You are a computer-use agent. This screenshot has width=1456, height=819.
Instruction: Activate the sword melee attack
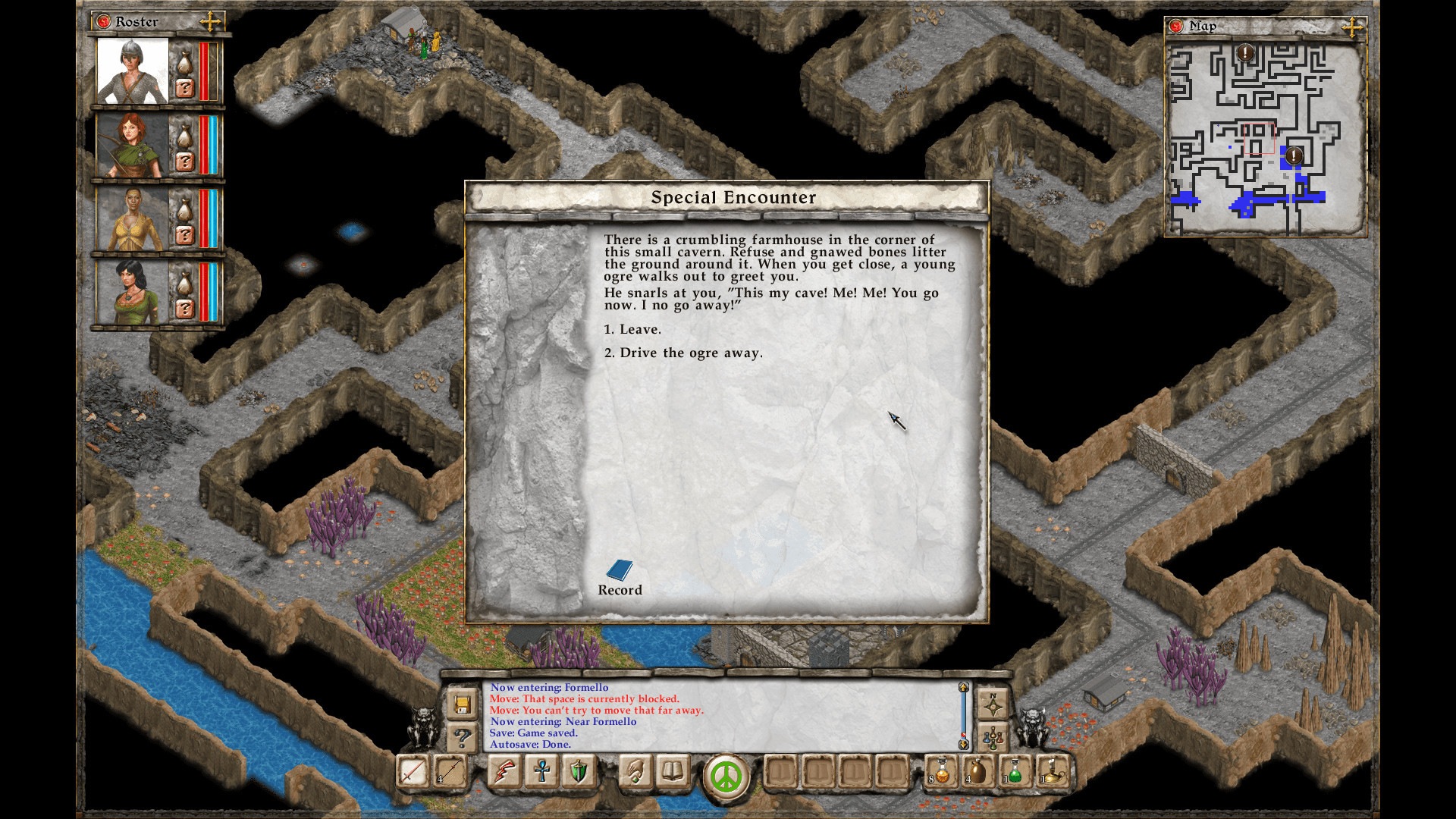pos(413,773)
